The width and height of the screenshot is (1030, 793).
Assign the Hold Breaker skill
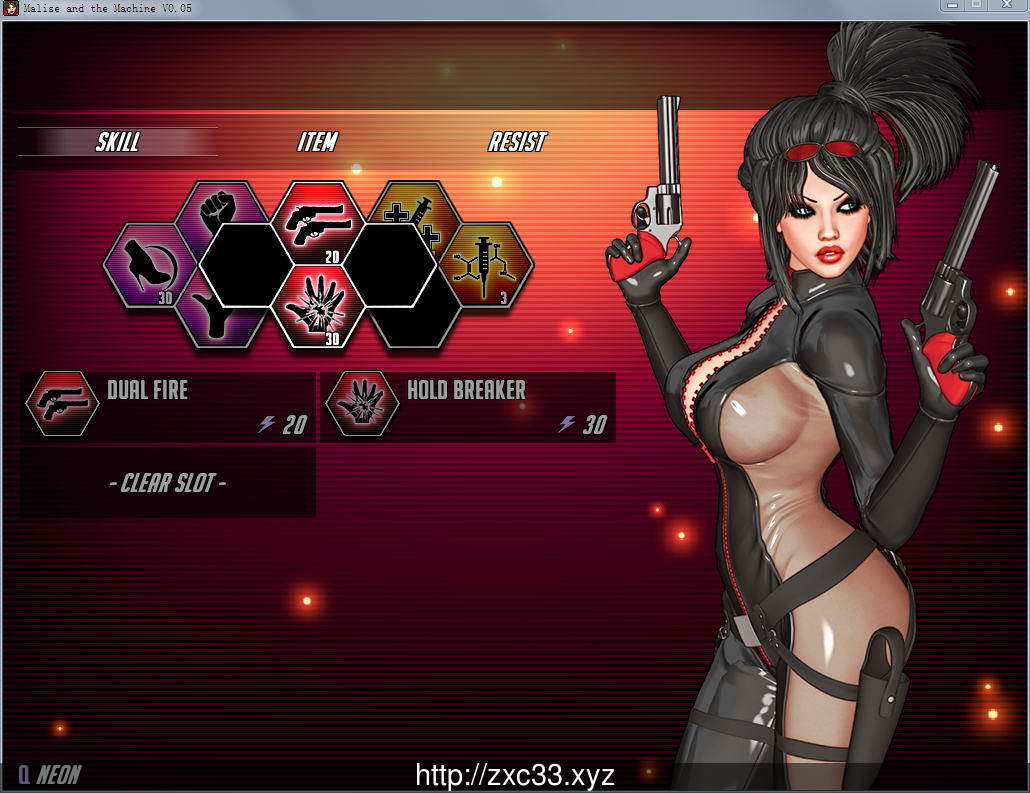coord(468,406)
